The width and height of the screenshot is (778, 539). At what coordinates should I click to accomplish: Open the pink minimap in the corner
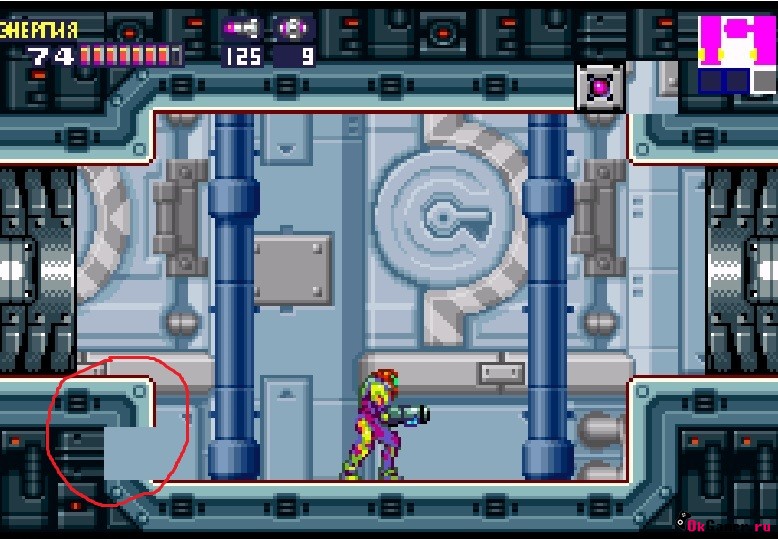coord(737,54)
